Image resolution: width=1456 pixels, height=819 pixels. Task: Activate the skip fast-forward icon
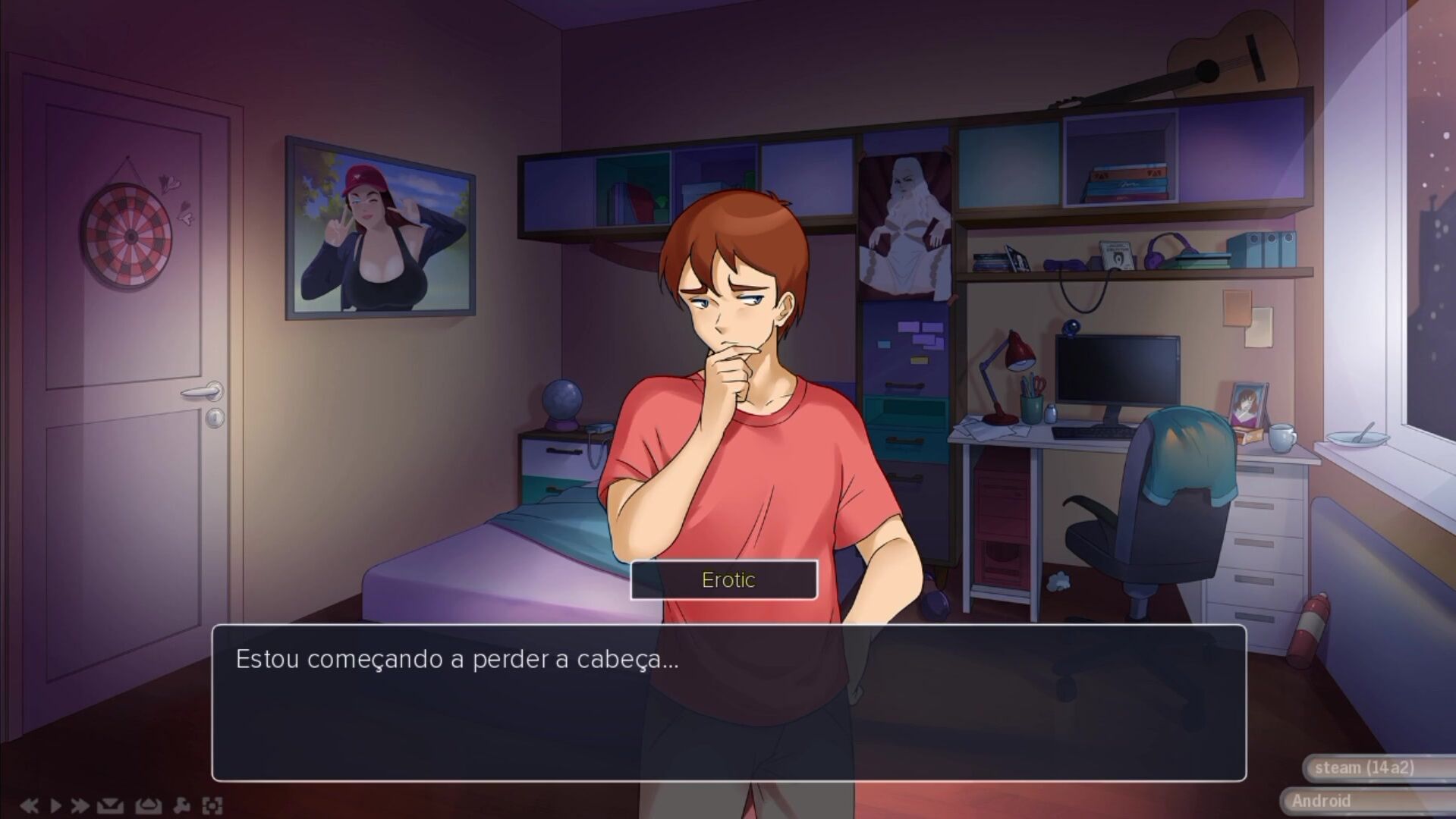[x=80, y=805]
